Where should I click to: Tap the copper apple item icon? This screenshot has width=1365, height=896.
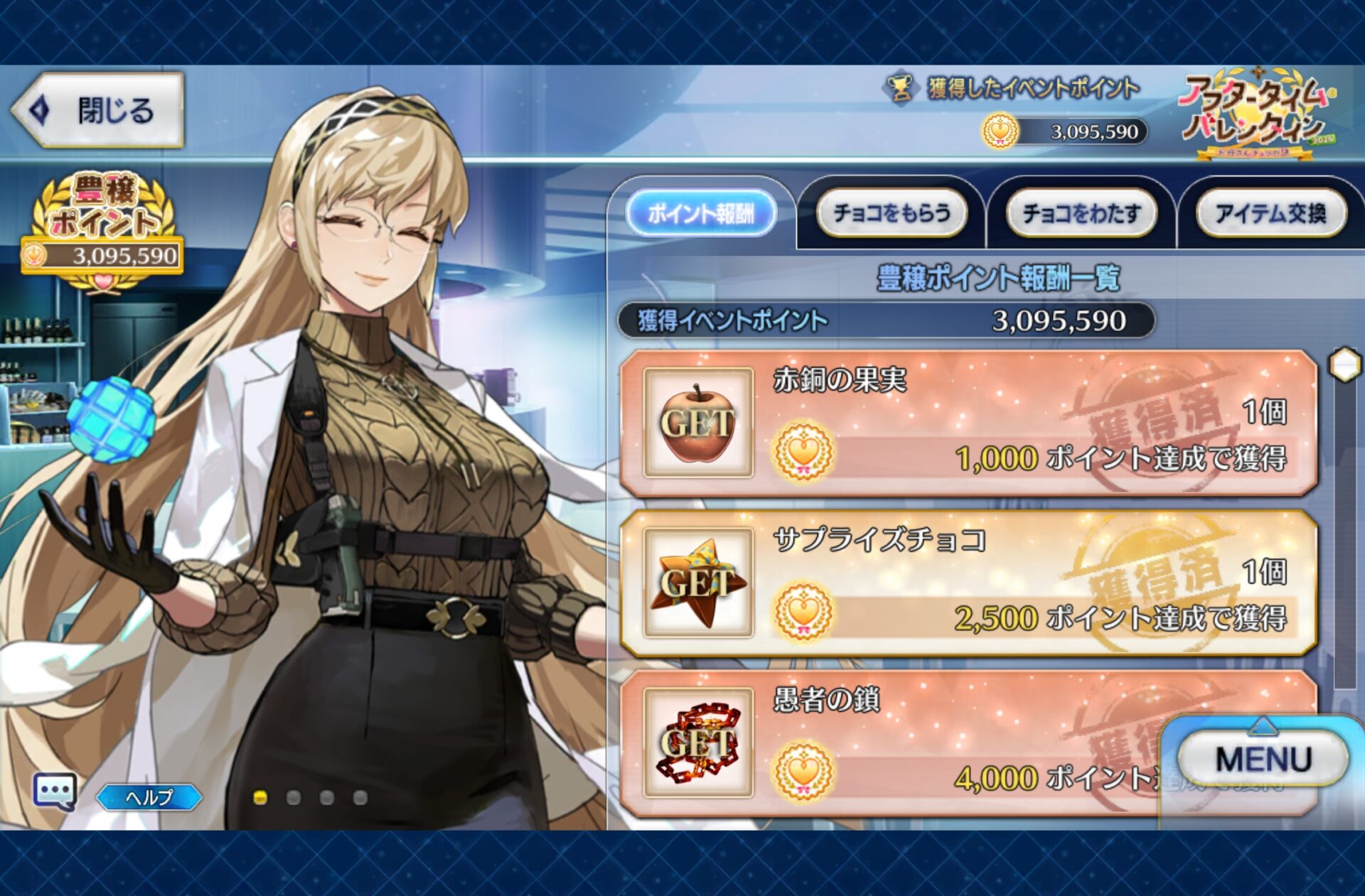click(x=697, y=423)
